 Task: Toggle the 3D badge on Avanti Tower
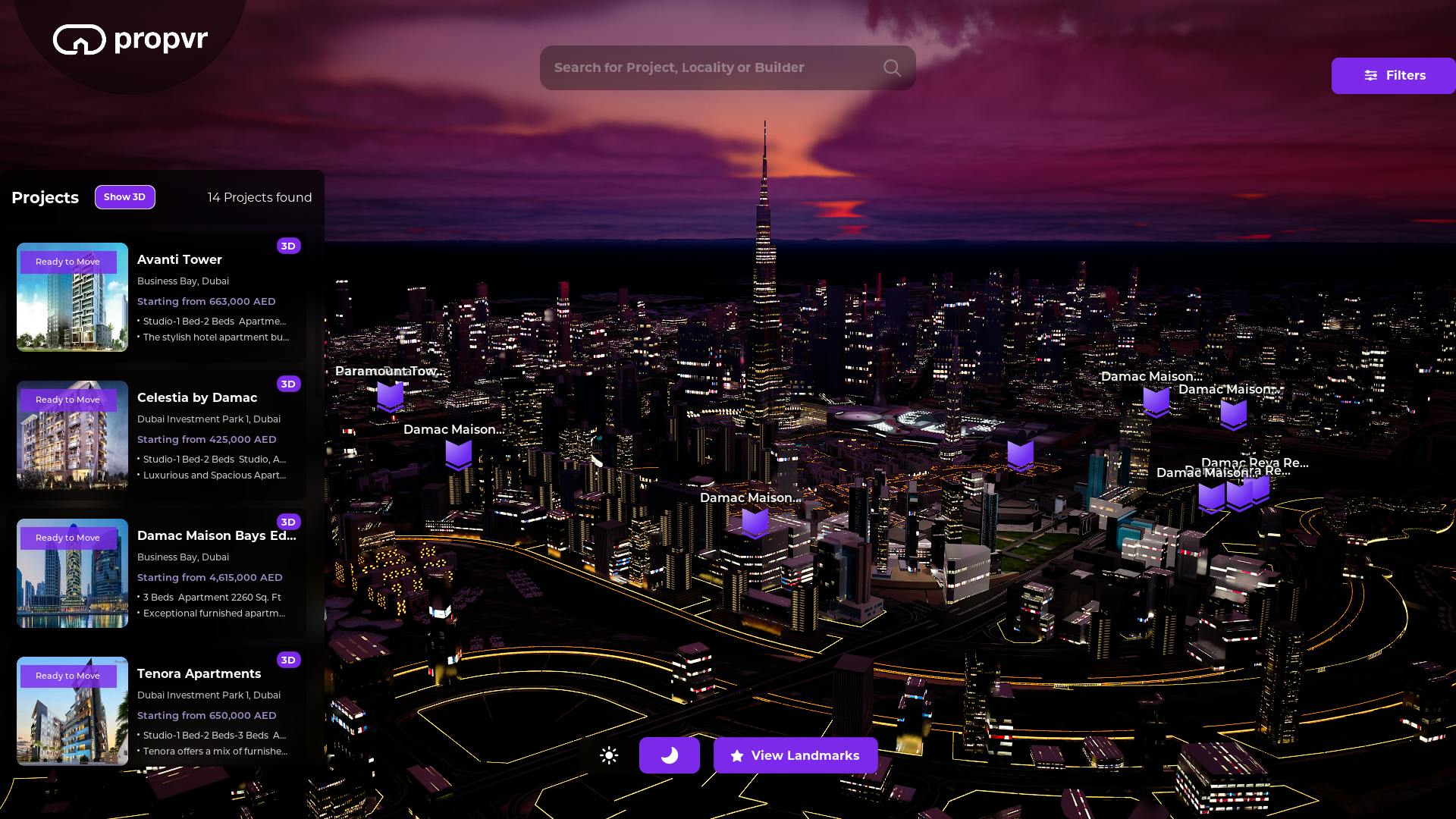288,246
